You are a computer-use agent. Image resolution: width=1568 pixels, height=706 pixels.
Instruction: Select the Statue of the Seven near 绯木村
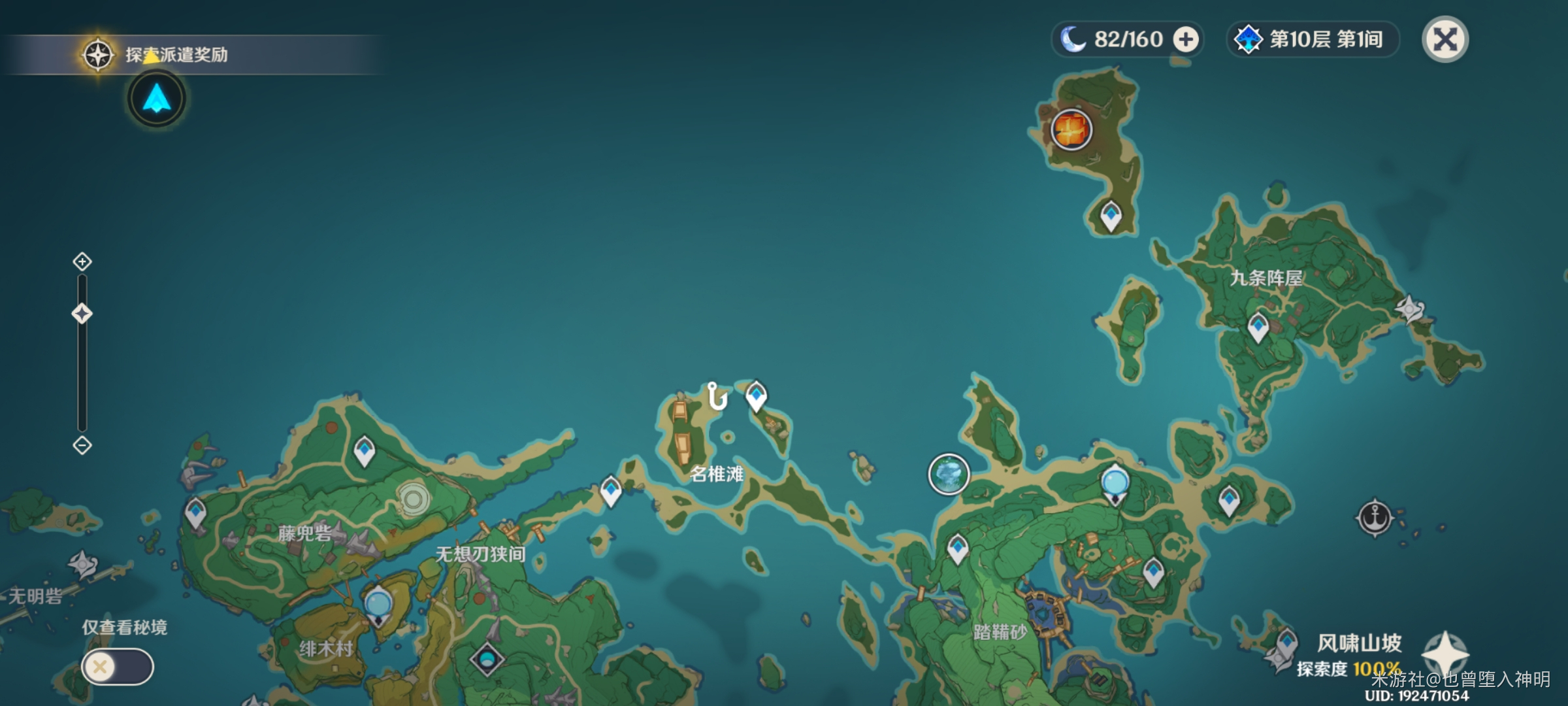click(378, 605)
